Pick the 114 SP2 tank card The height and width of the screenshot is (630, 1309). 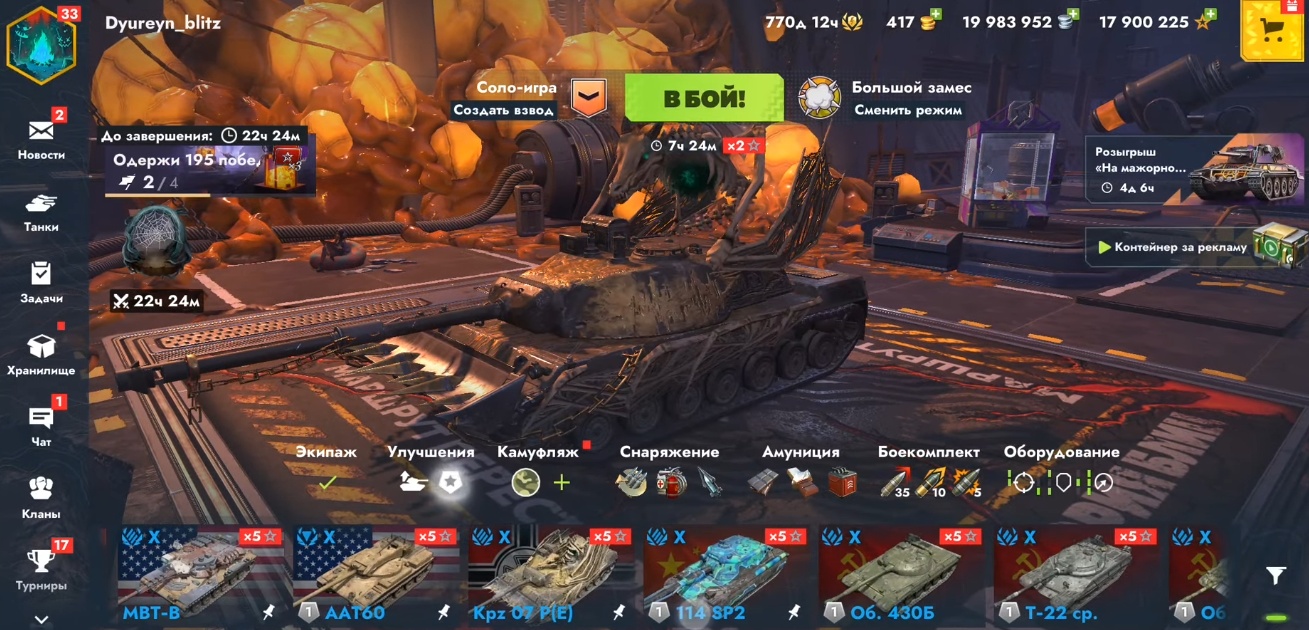725,572
